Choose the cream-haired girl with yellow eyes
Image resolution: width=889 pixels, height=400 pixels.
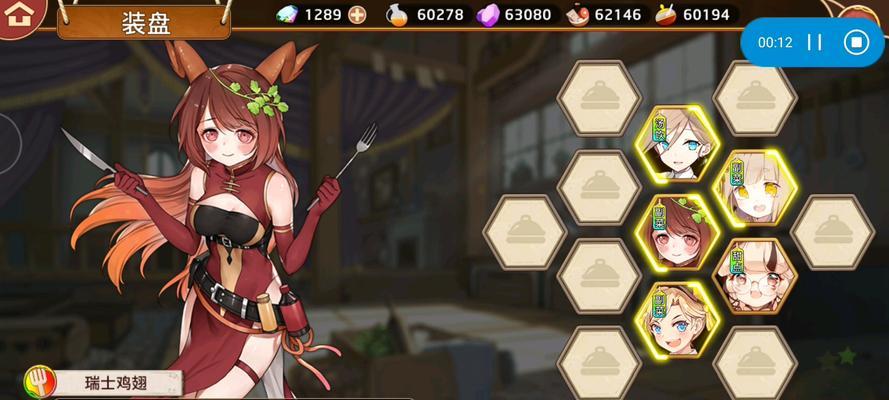[x=753, y=190]
